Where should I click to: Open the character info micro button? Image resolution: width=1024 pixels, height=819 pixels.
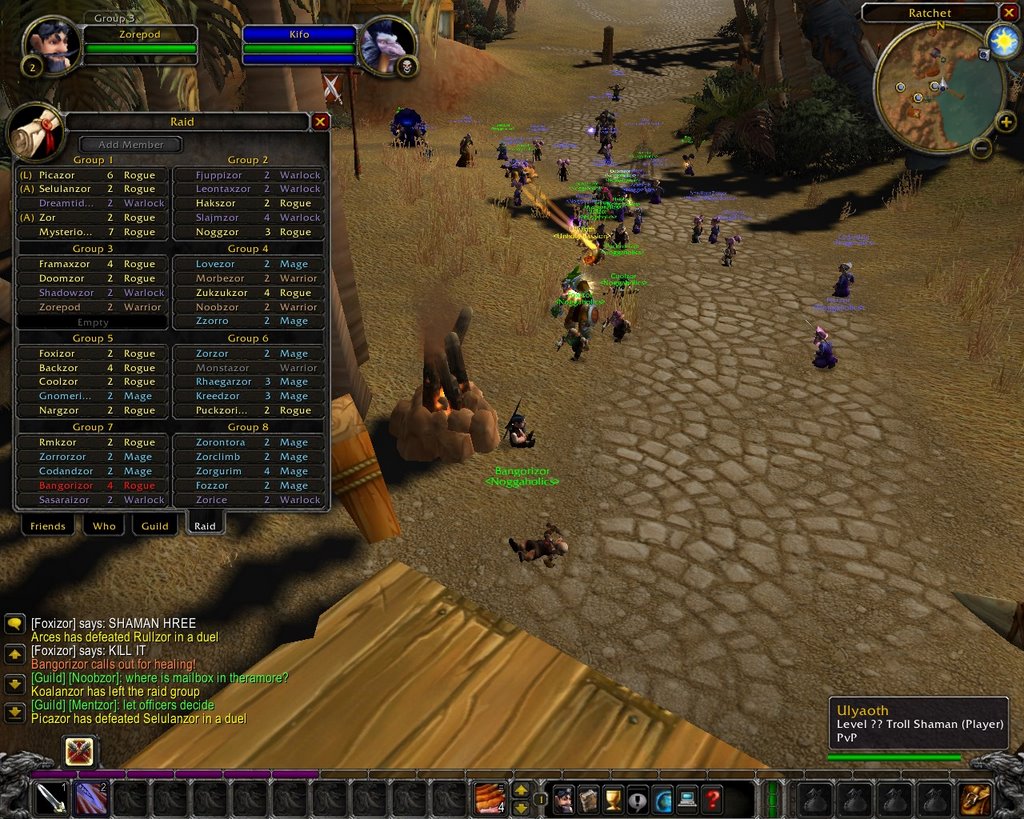[564, 799]
